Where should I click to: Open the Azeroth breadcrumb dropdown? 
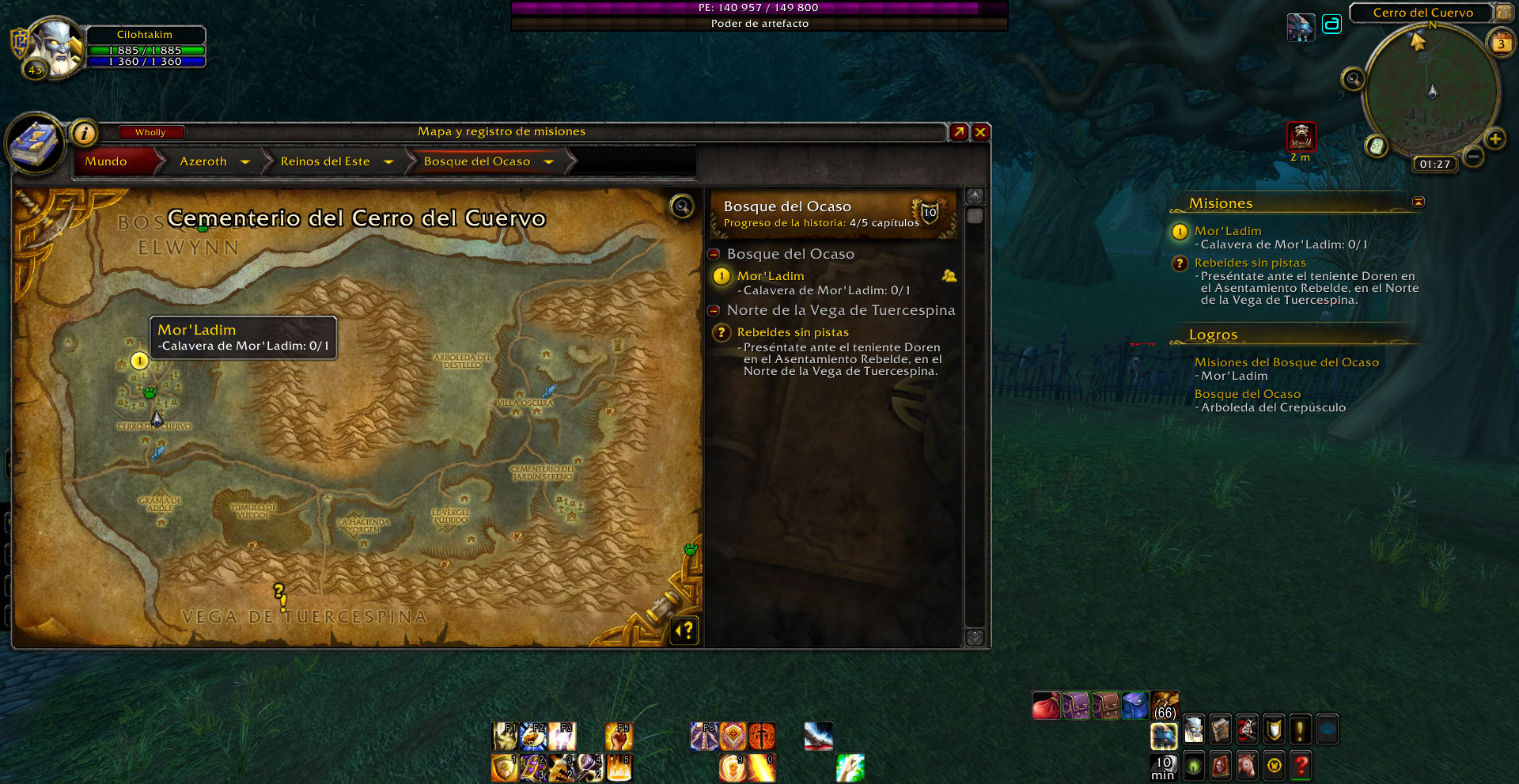click(245, 161)
